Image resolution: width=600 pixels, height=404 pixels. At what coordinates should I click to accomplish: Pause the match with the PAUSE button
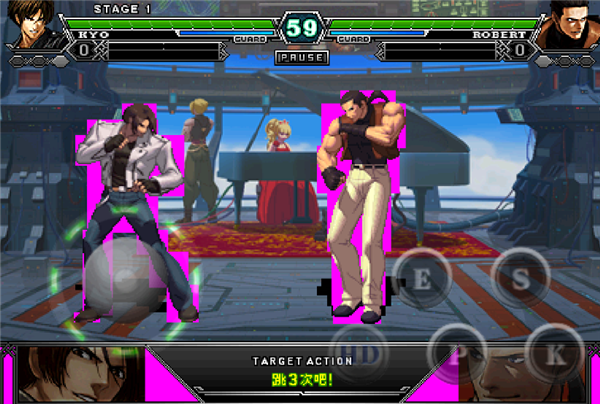point(300,57)
